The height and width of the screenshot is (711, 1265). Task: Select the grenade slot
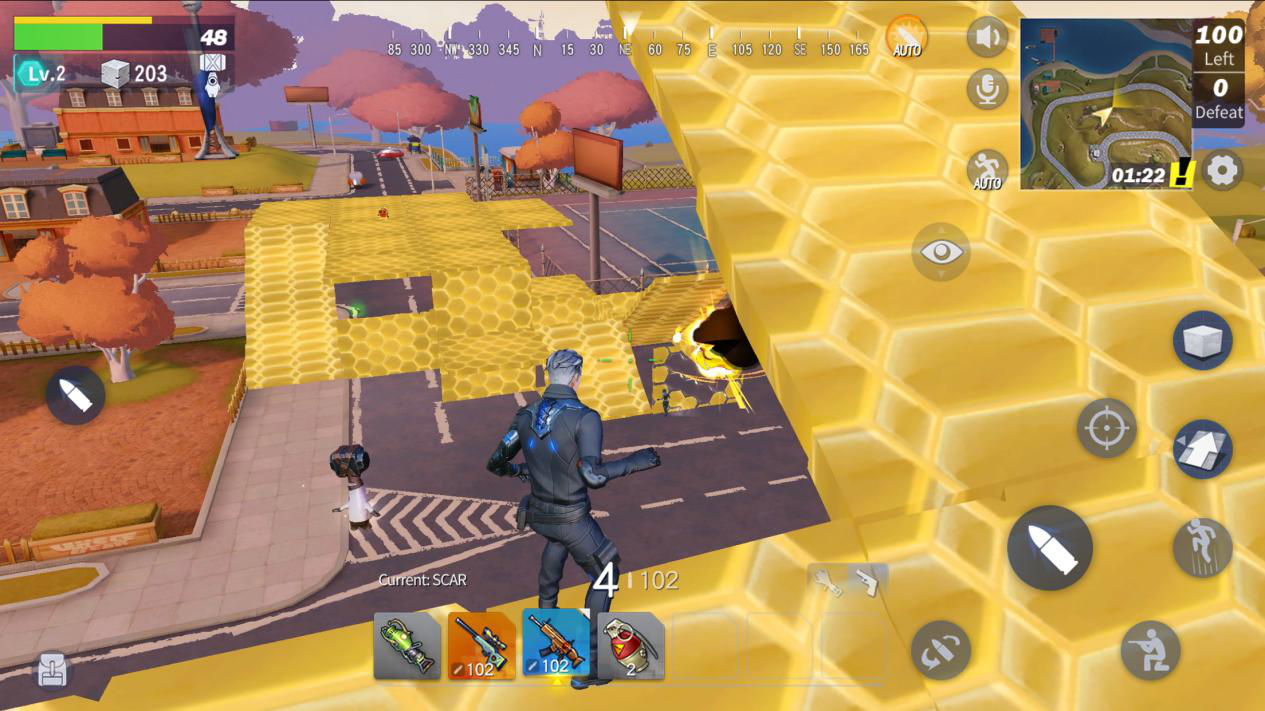click(630, 646)
